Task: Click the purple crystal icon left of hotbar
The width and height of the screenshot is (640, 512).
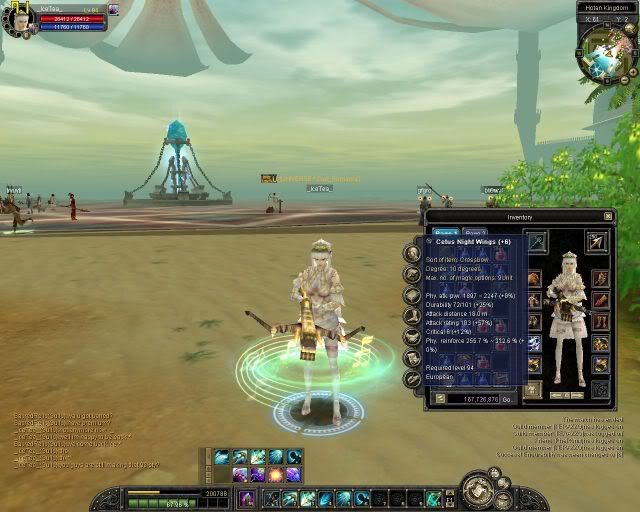Action: (245, 497)
